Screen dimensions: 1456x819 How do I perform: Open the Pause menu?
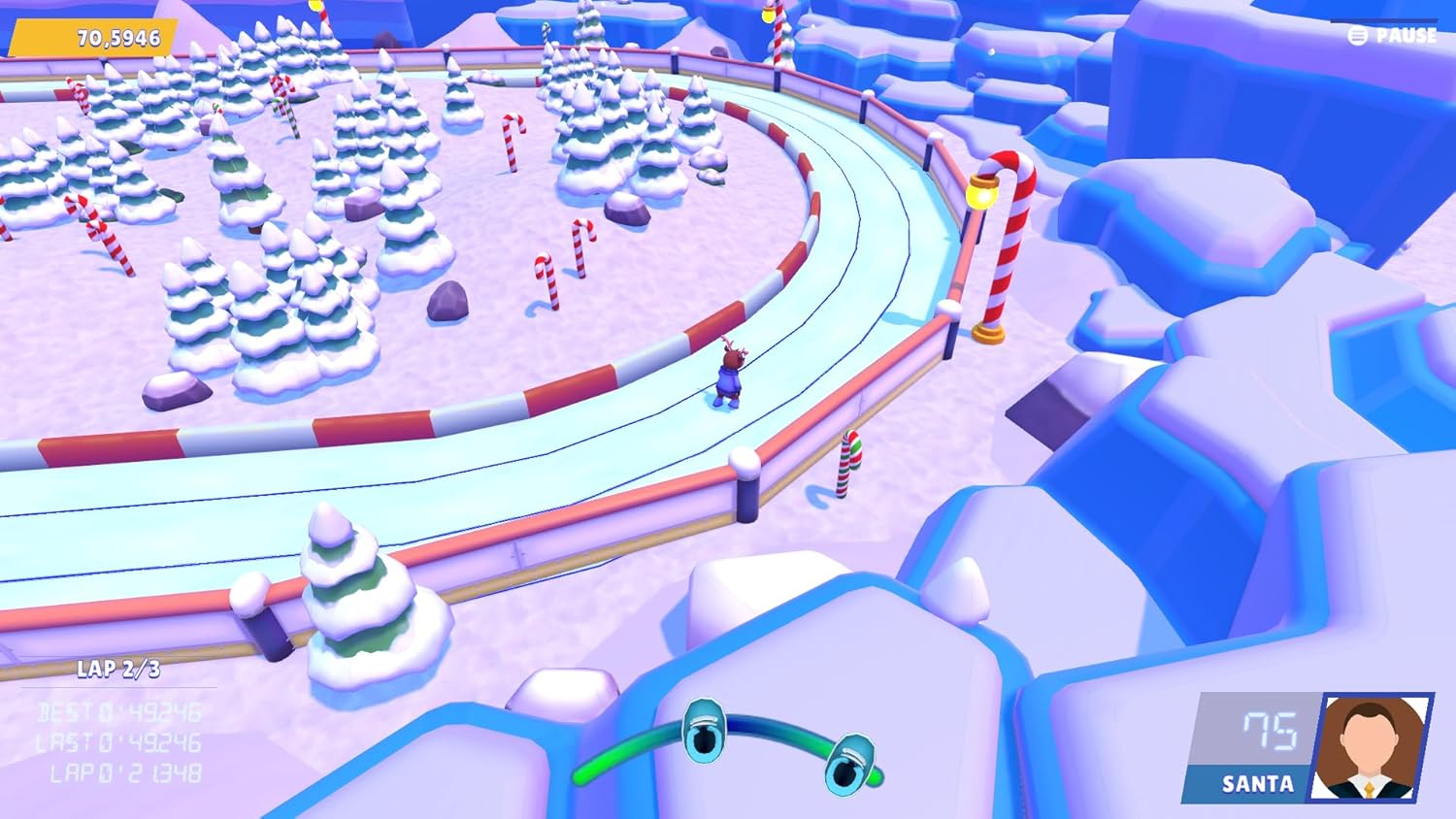coord(1393,36)
